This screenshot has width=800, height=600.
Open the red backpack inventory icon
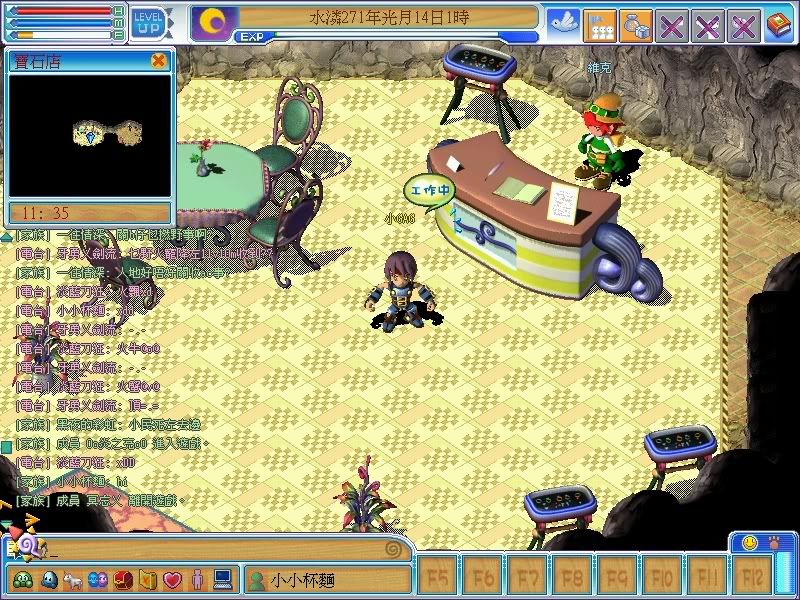click(x=123, y=579)
